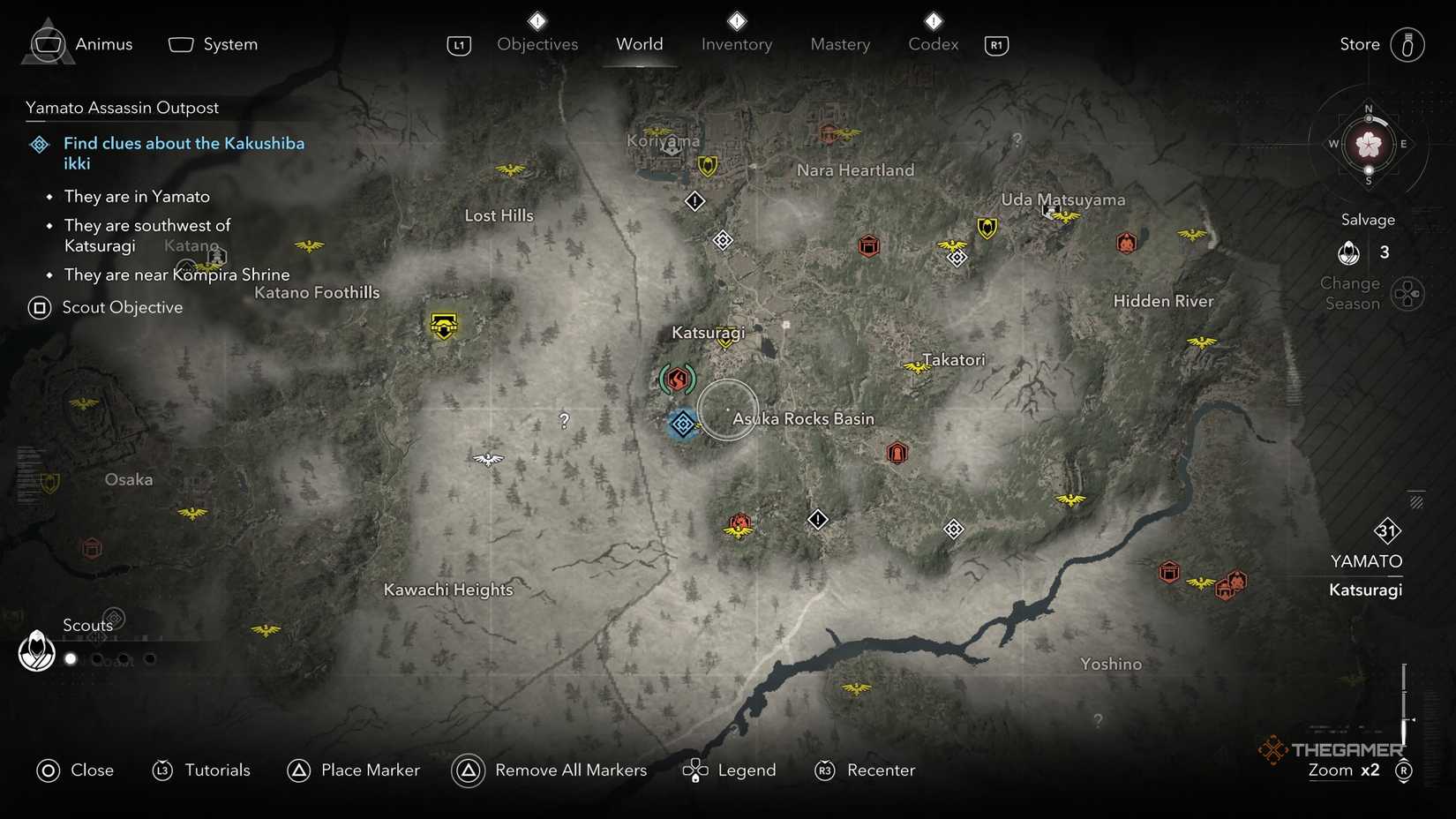Select the Kakushiba ikki quest marker near Katsuragi

[682, 425]
